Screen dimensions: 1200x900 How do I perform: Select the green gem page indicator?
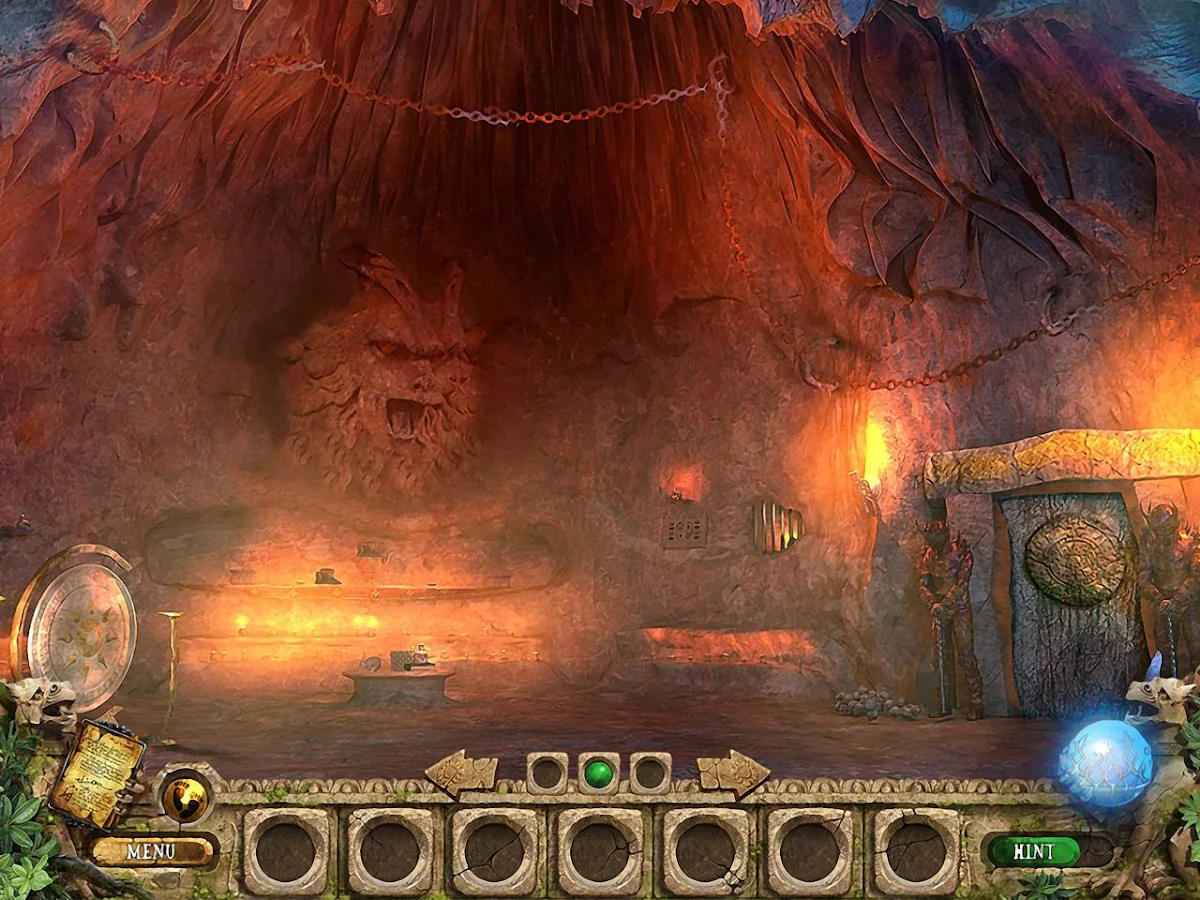click(599, 773)
